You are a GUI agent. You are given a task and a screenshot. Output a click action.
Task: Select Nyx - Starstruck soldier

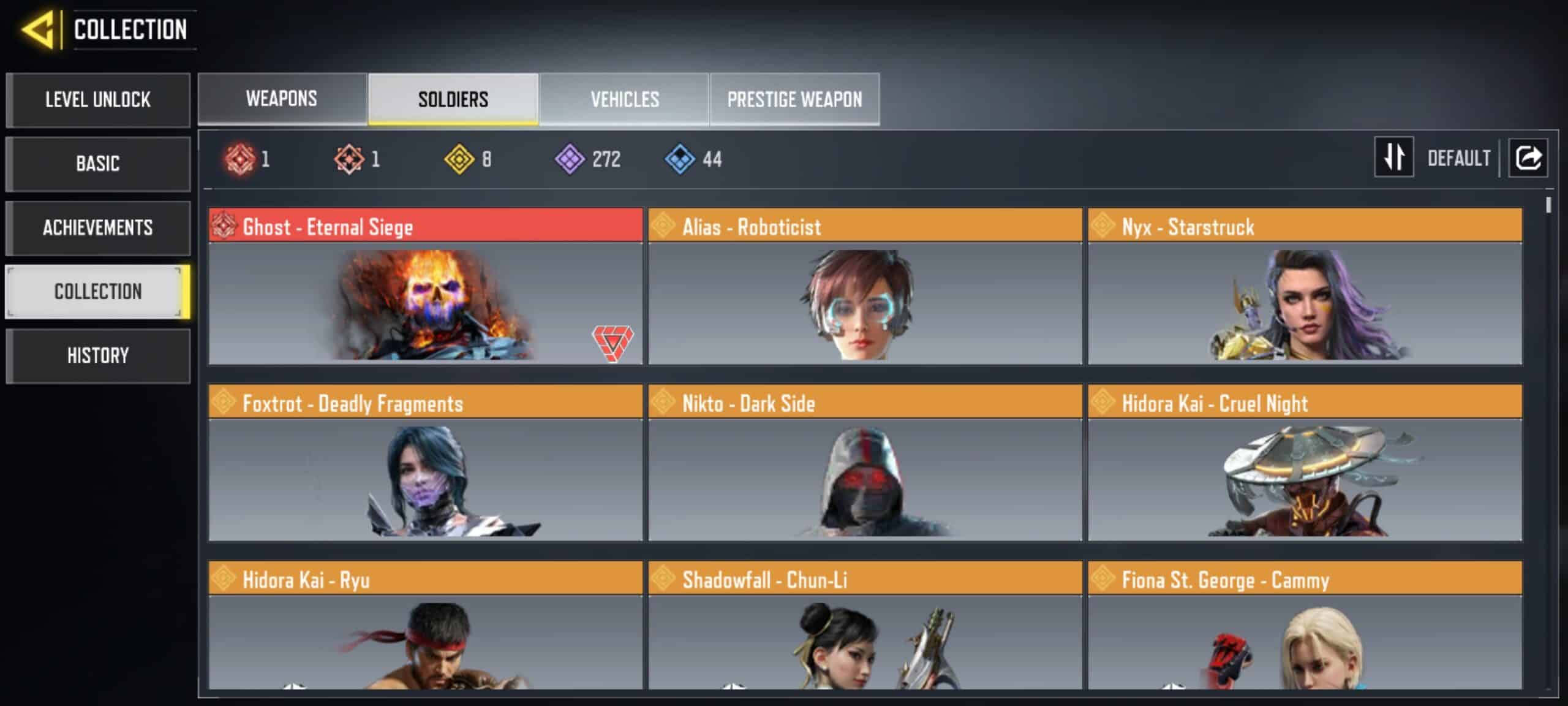(x=1305, y=287)
